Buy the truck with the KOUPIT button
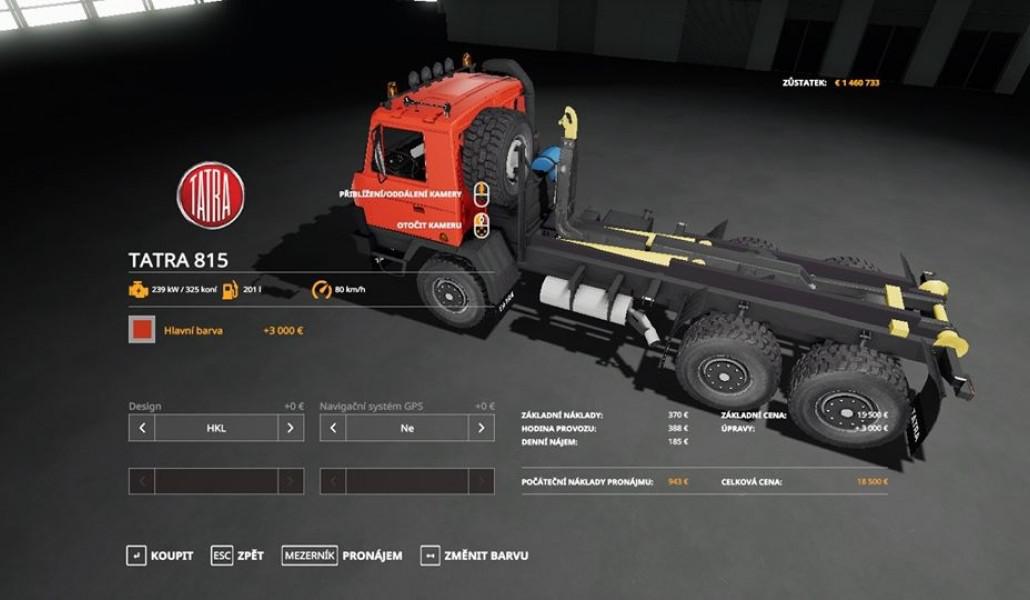Screen dimensions: 1030x600 point(160,555)
